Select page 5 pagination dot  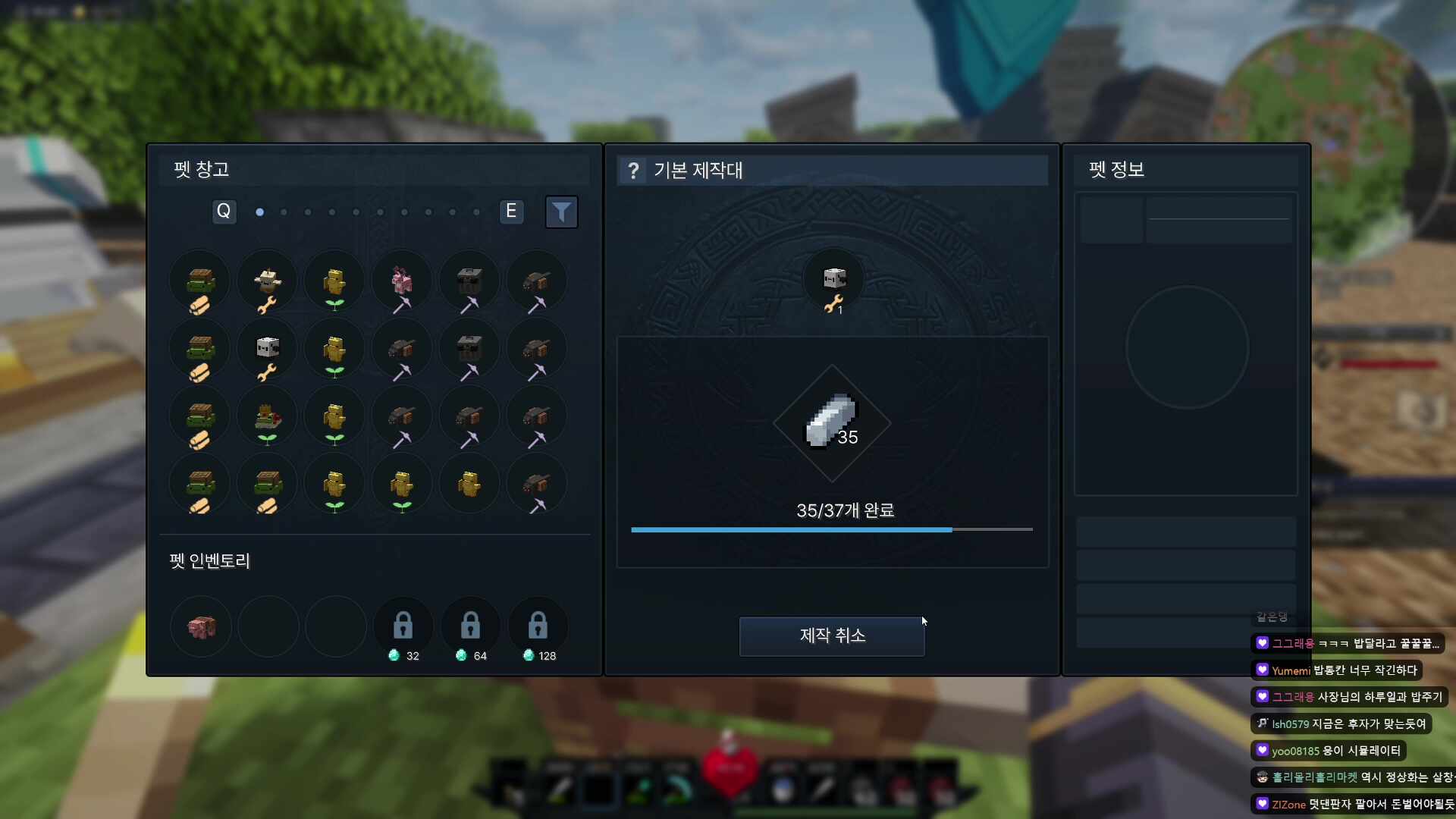pos(356,212)
